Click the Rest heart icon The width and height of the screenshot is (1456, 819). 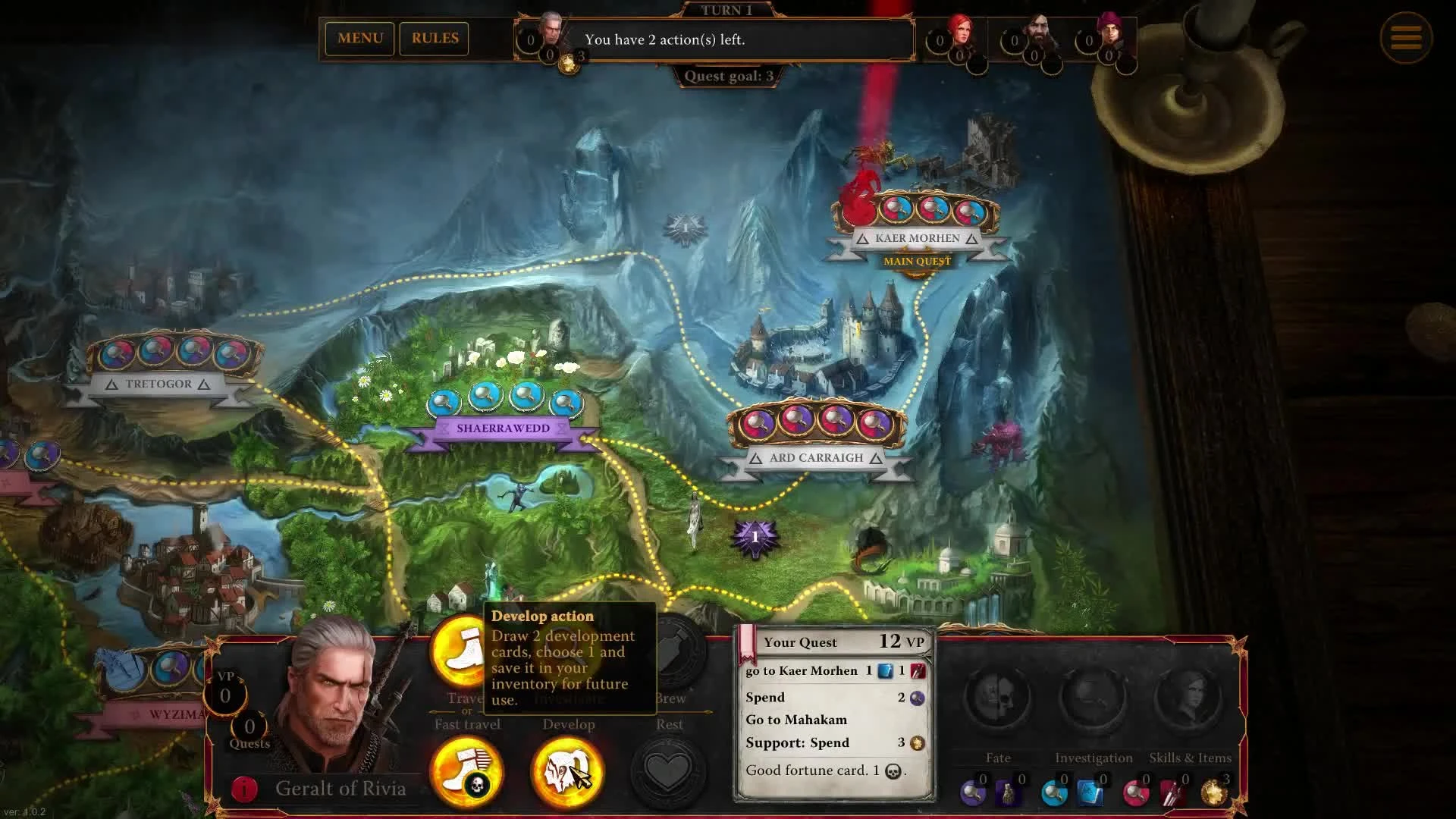670,770
